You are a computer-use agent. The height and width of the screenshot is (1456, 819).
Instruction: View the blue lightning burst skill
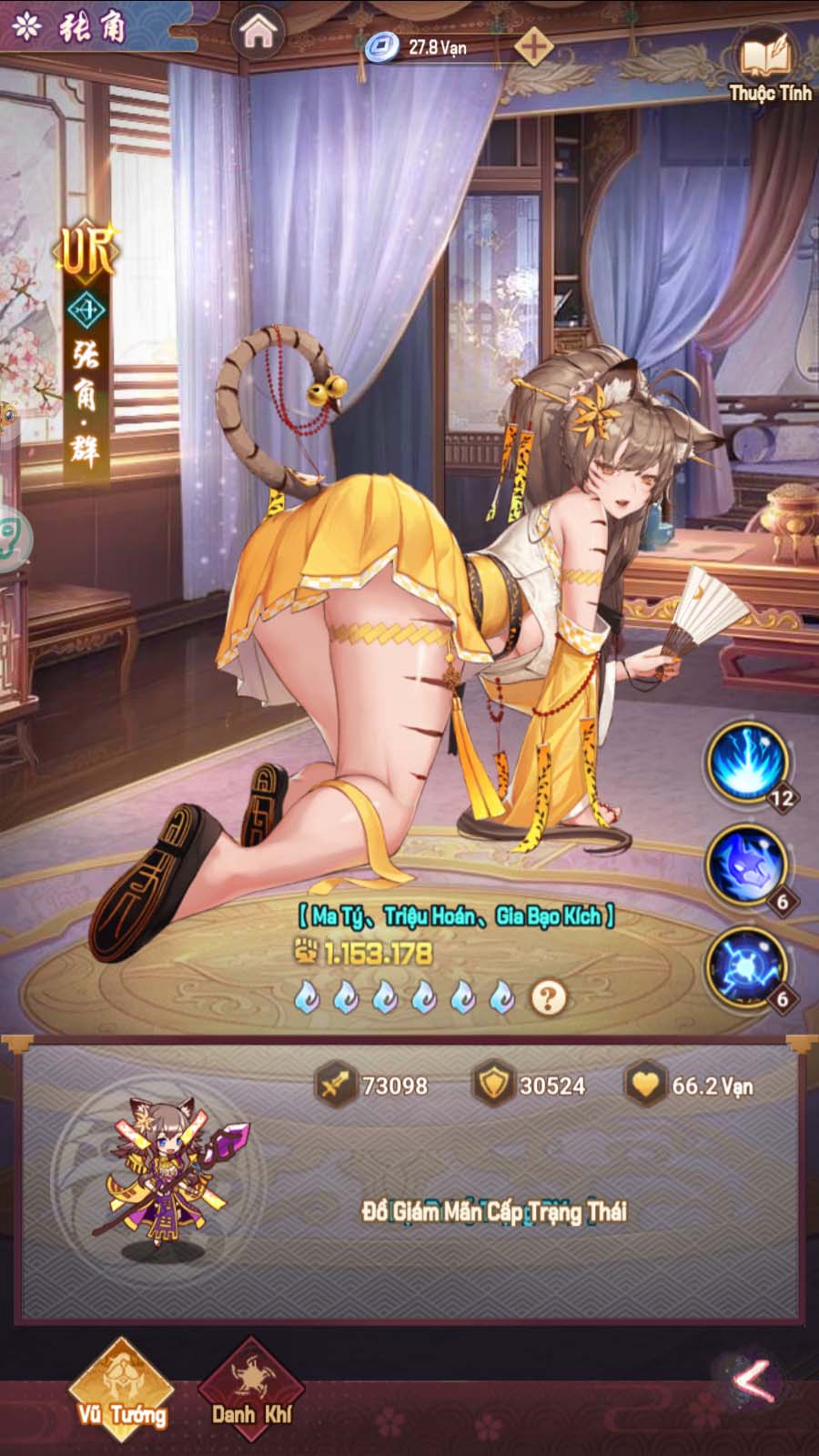click(x=749, y=761)
